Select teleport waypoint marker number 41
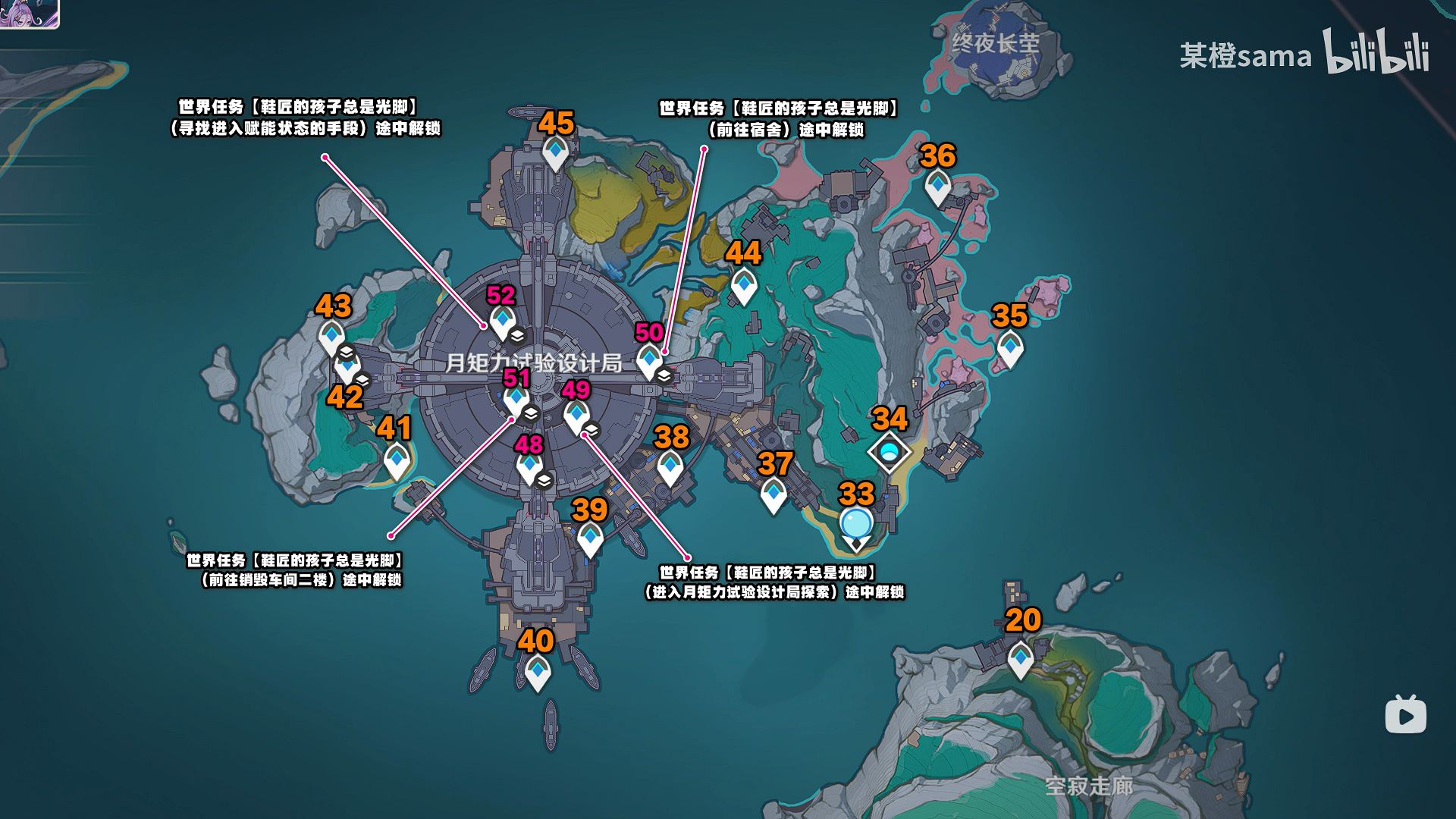The image size is (1456, 819). click(396, 460)
